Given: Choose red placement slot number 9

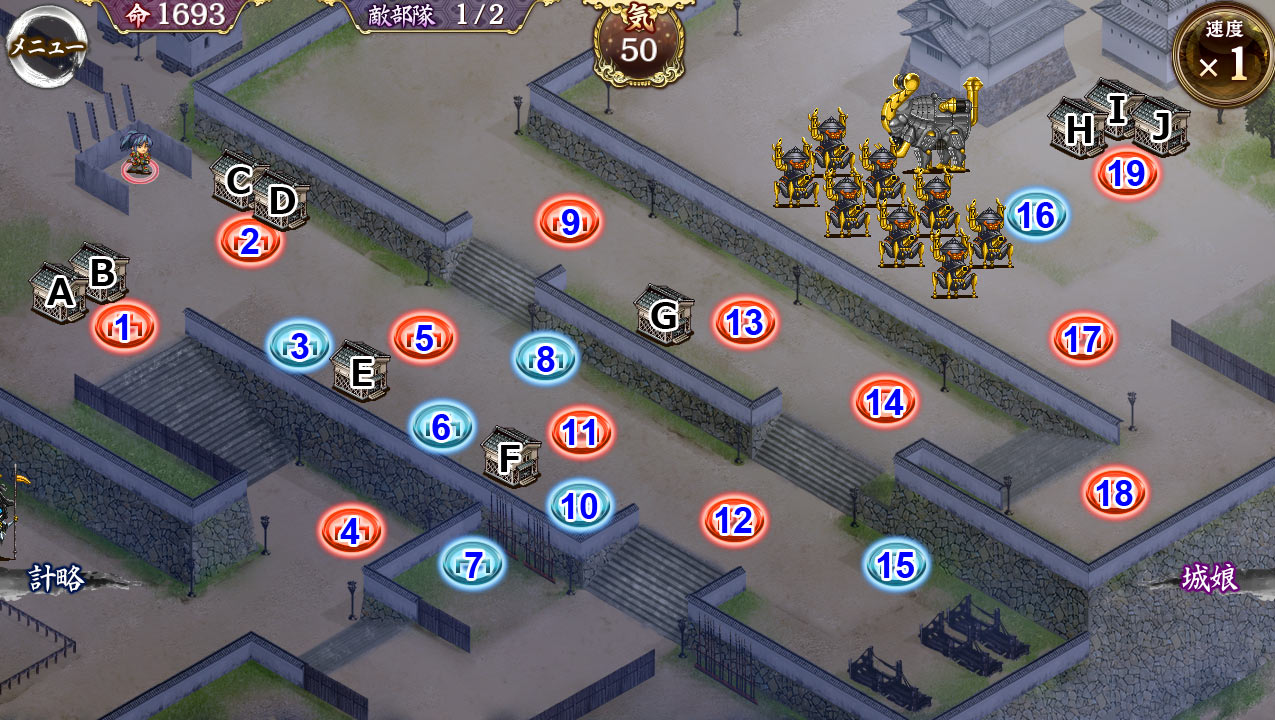Looking at the screenshot, I should coord(569,222).
